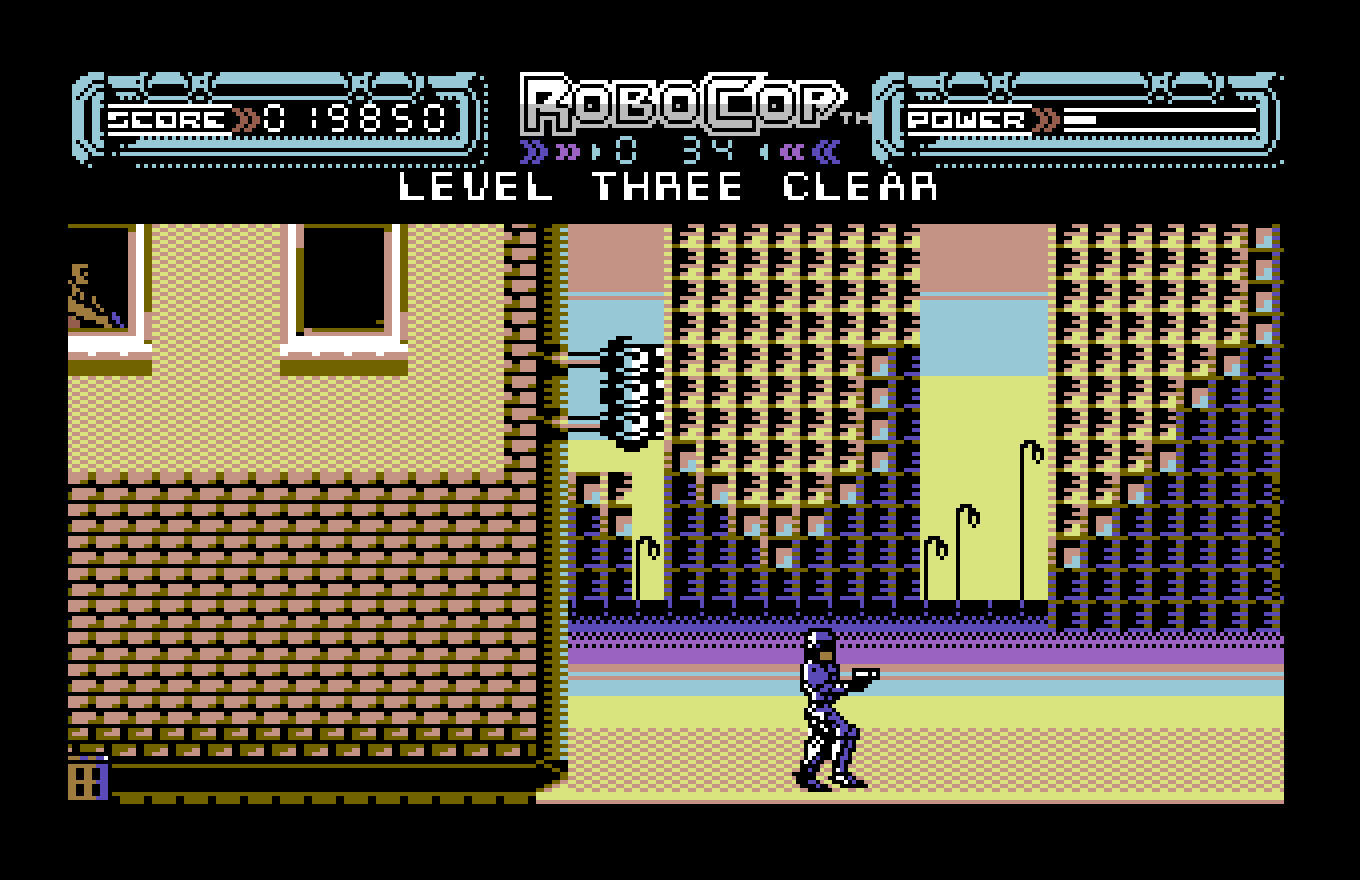Select the LEVEL THREE CLEAR banner text
Screen dimensions: 1360x880
(x=665, y=187)
